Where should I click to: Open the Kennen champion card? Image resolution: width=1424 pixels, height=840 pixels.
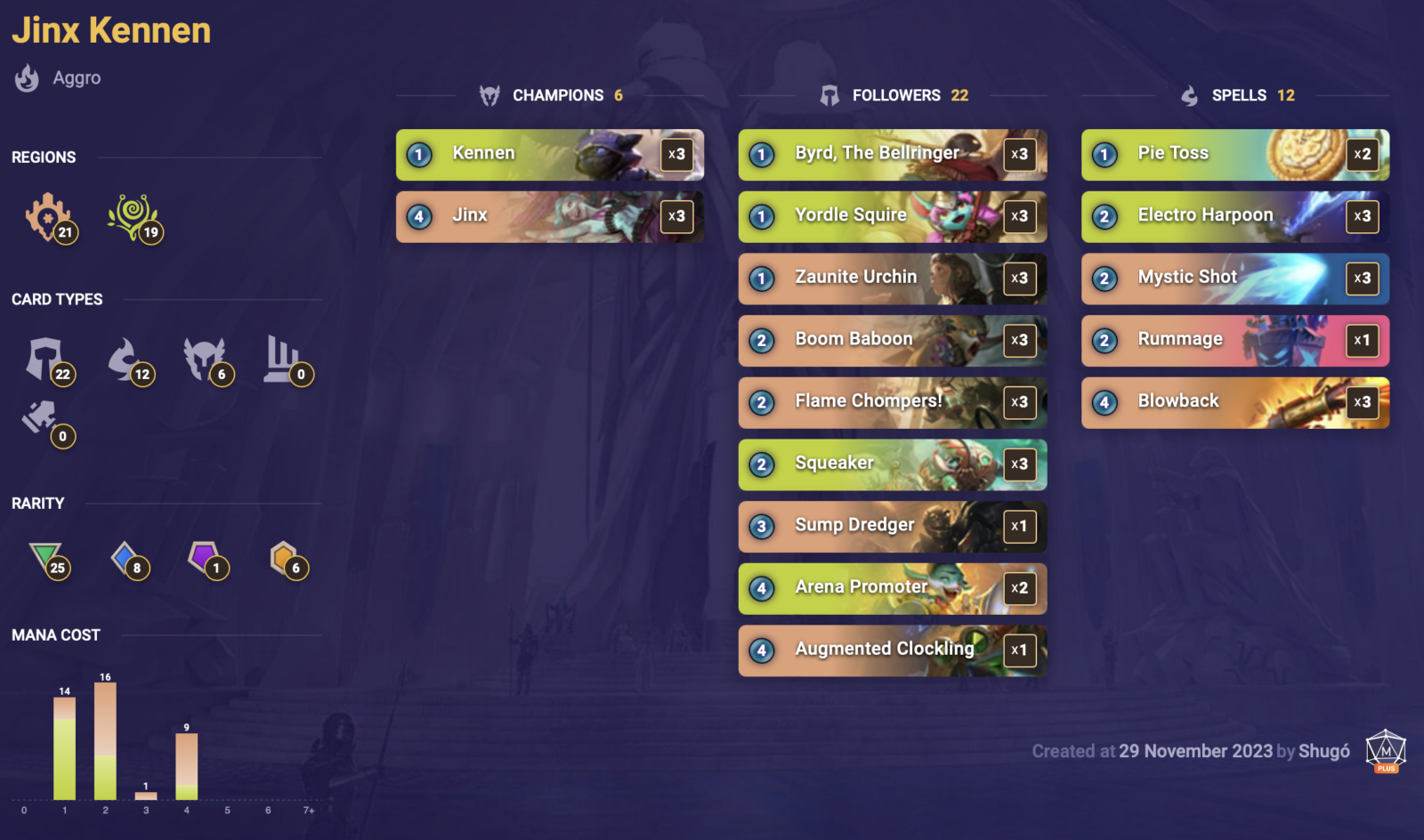(548, 154)
